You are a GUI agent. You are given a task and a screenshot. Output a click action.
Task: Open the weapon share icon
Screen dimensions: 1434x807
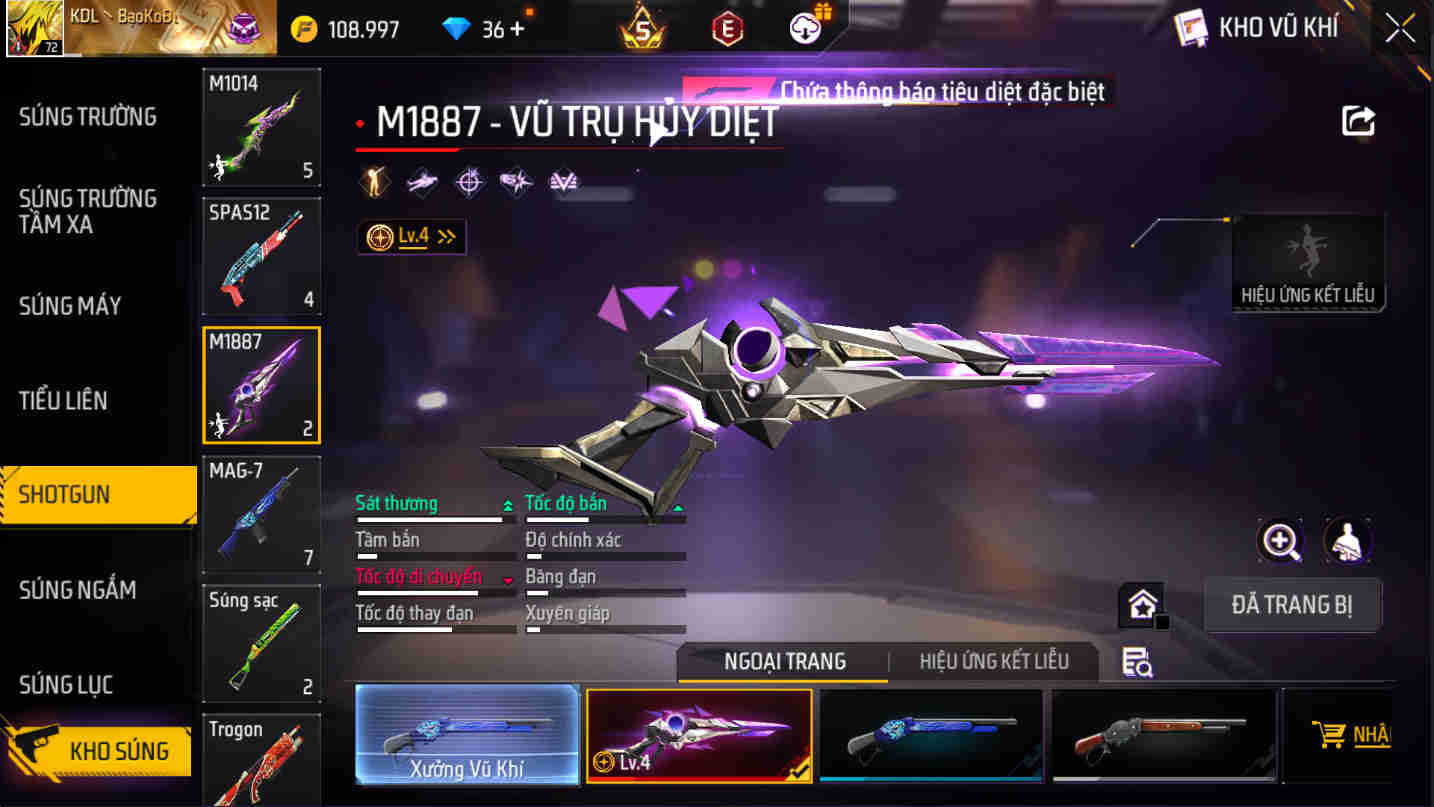(1358, 120)
